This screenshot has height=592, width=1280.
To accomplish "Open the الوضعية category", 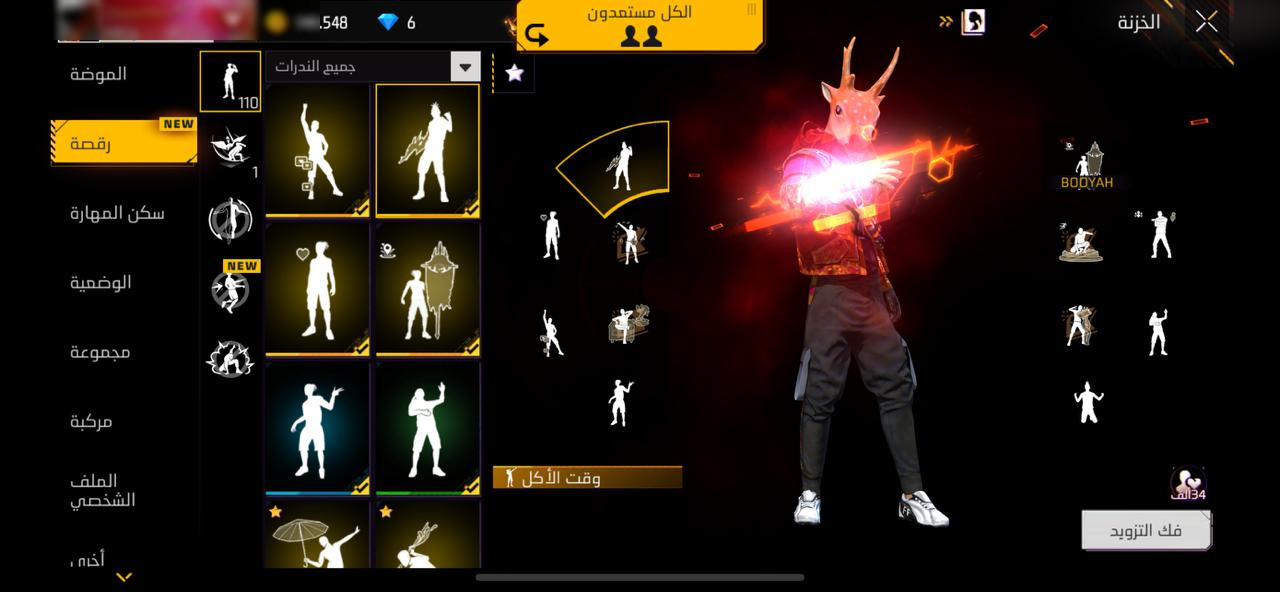I will click(101, 283).
